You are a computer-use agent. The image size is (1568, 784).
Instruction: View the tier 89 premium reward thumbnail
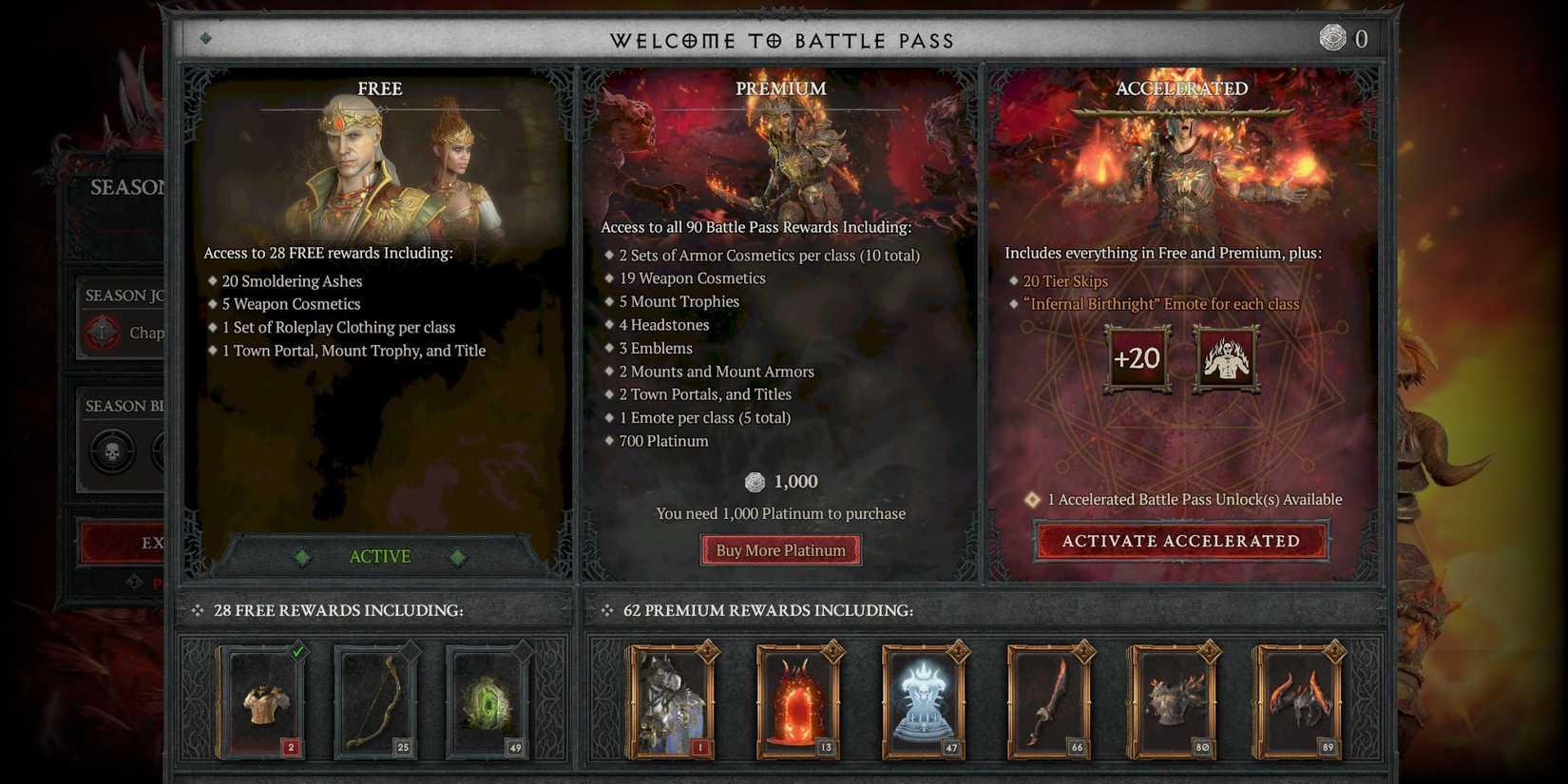1299,700
